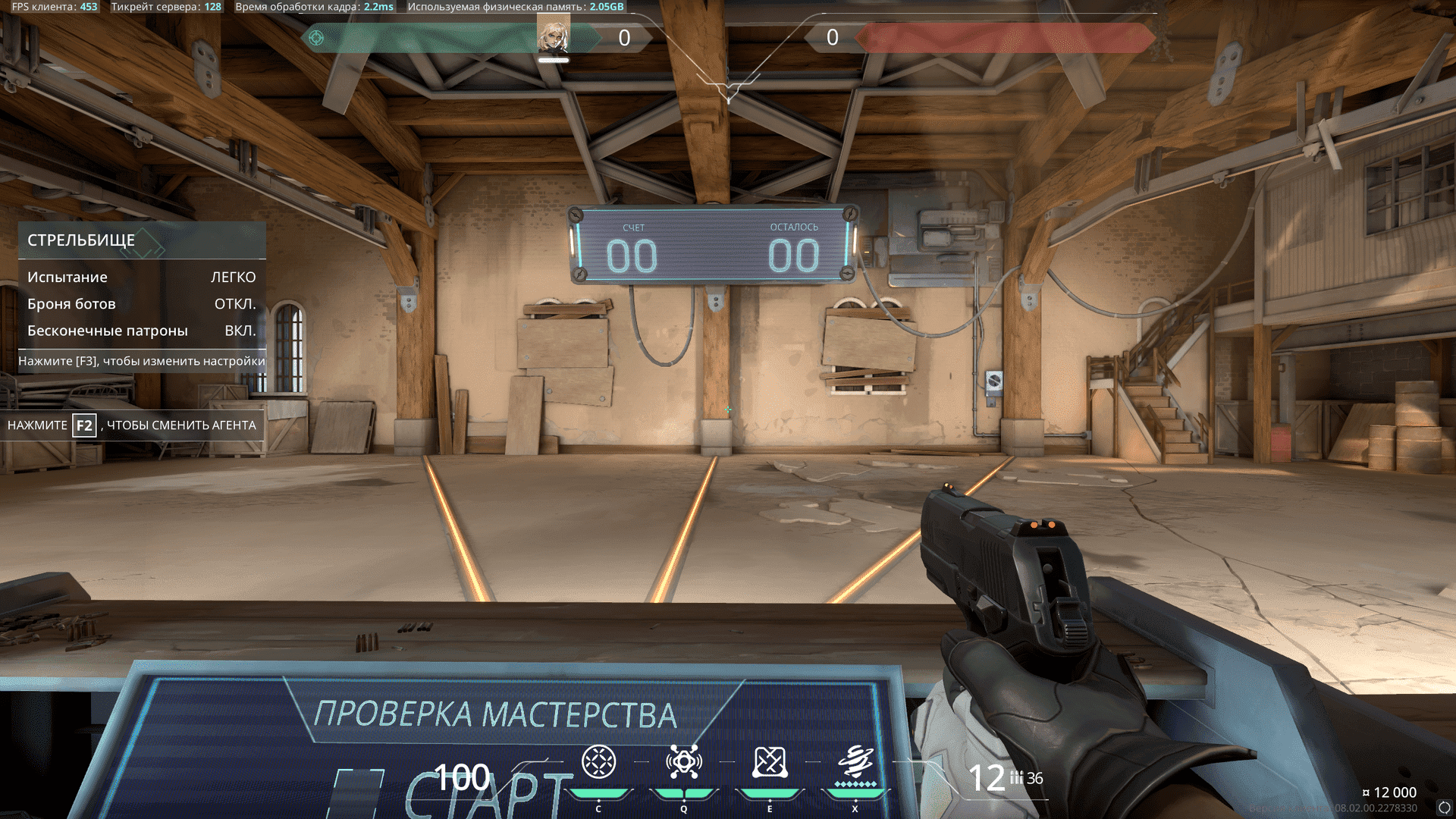Screen dimensions: 1456x819
Task: Click the crosshair emblem on the teal team bar
Action: coord(317,38)
